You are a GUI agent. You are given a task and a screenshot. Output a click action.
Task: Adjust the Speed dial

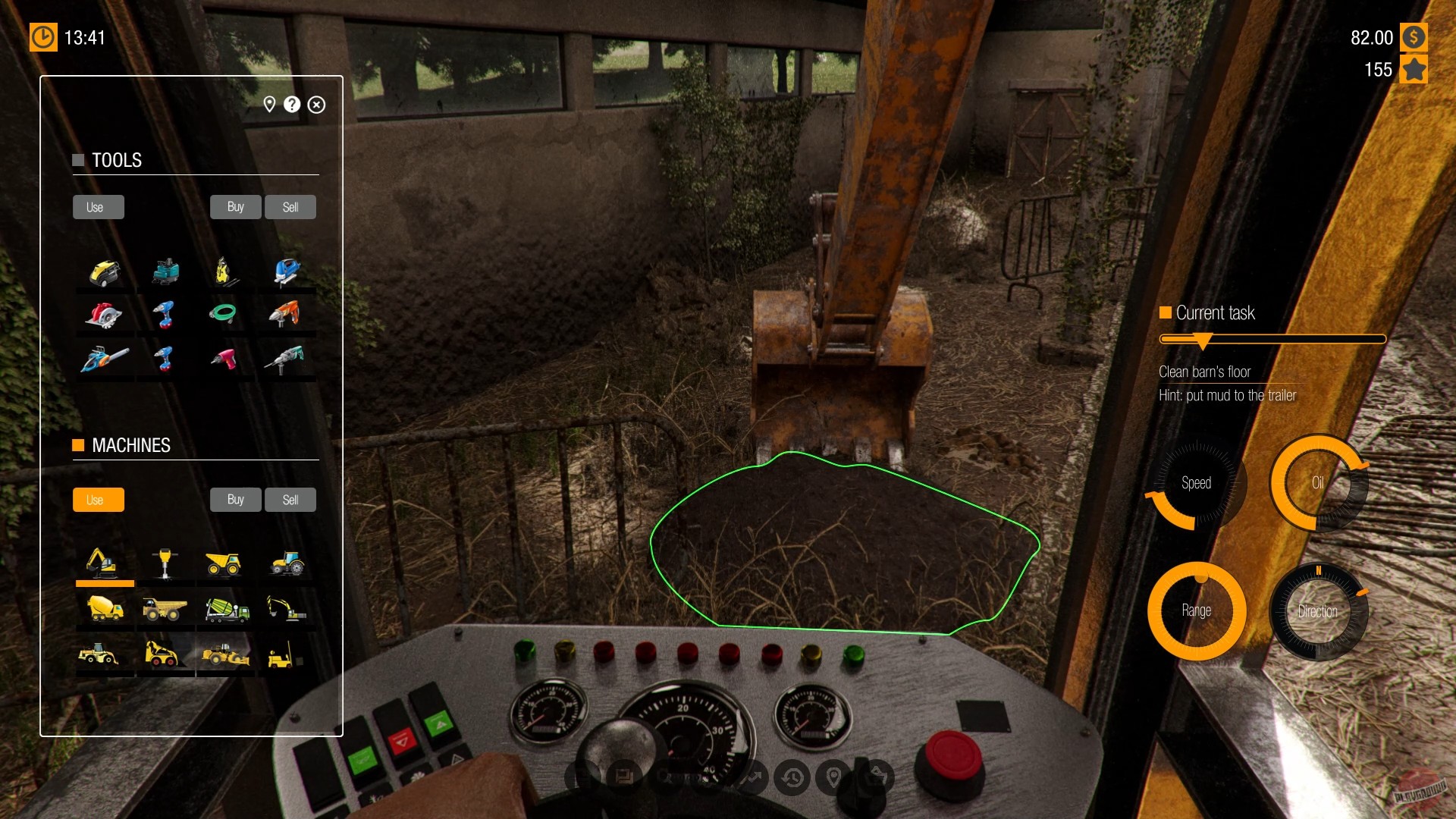[x=1197, y=483]
